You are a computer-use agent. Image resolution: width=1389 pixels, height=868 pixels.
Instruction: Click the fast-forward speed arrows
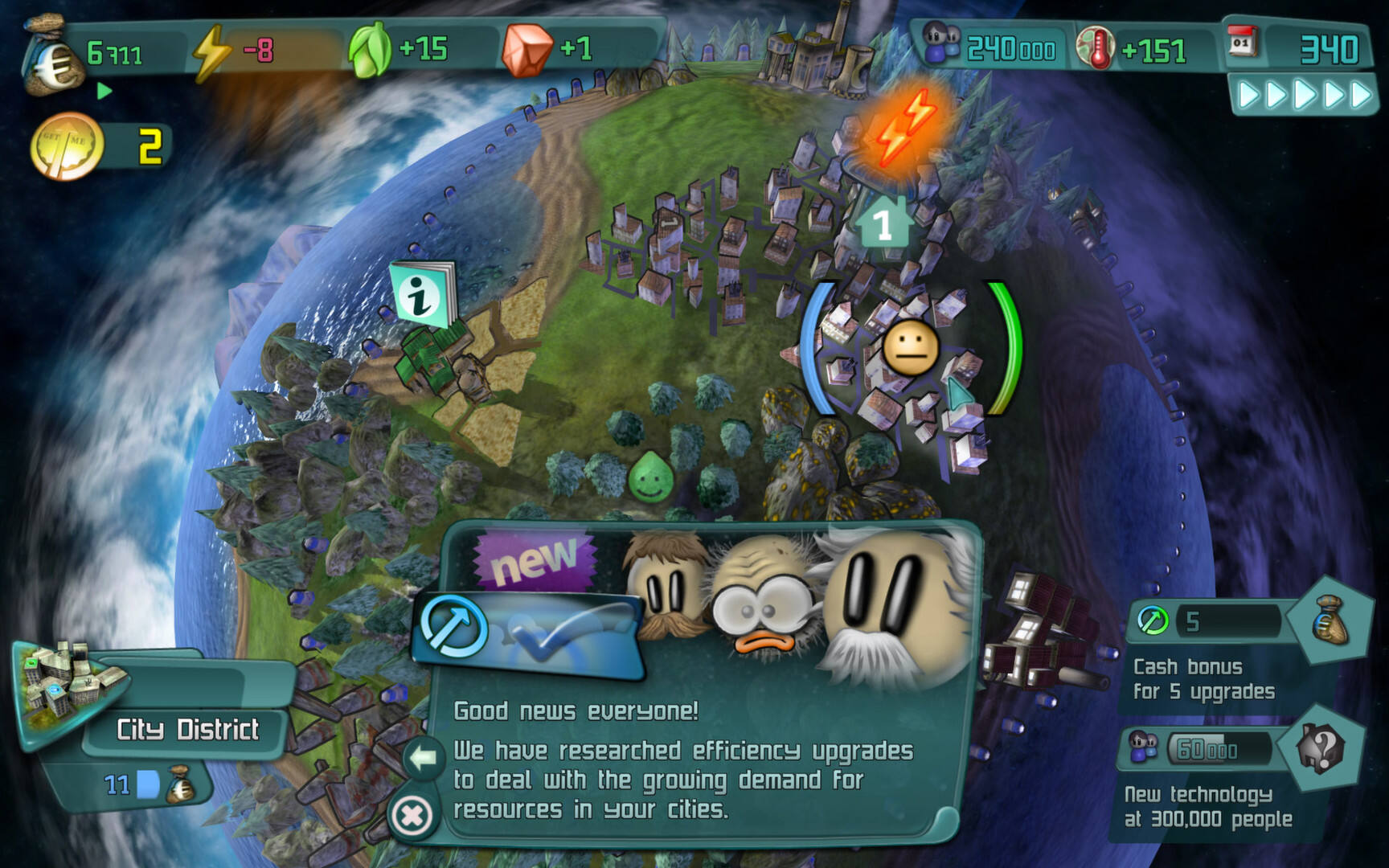pyautogui.click(x=1302, y=96)
